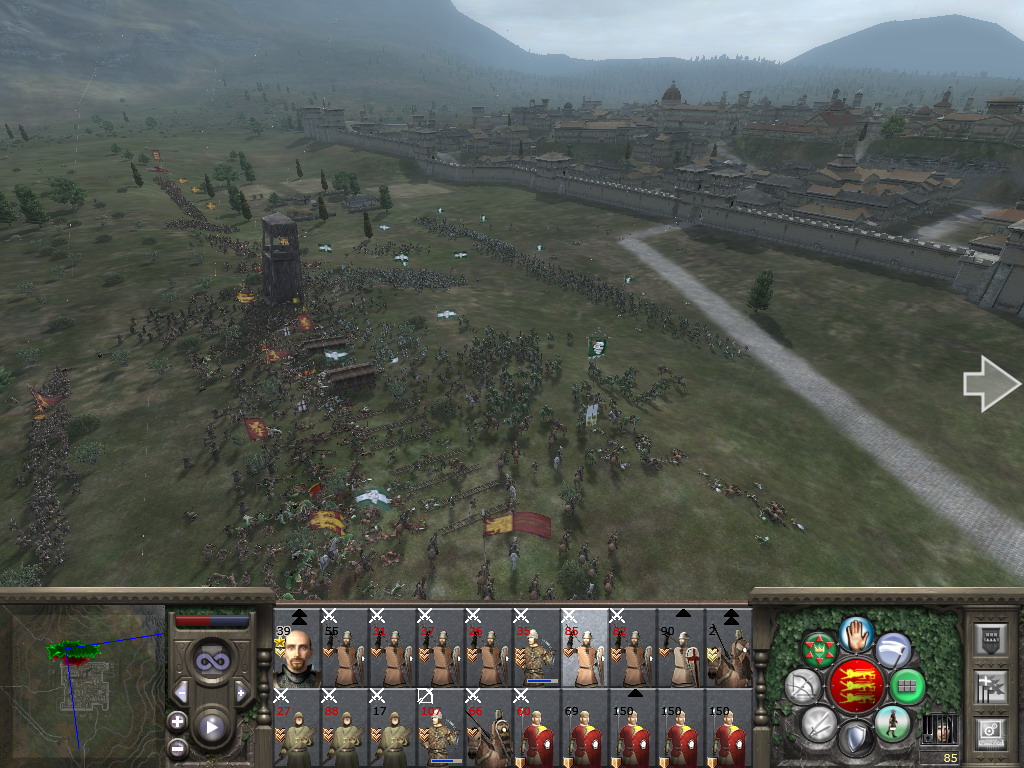Decrease the battle game speed
1024x768 pixels.
(181, 692)
